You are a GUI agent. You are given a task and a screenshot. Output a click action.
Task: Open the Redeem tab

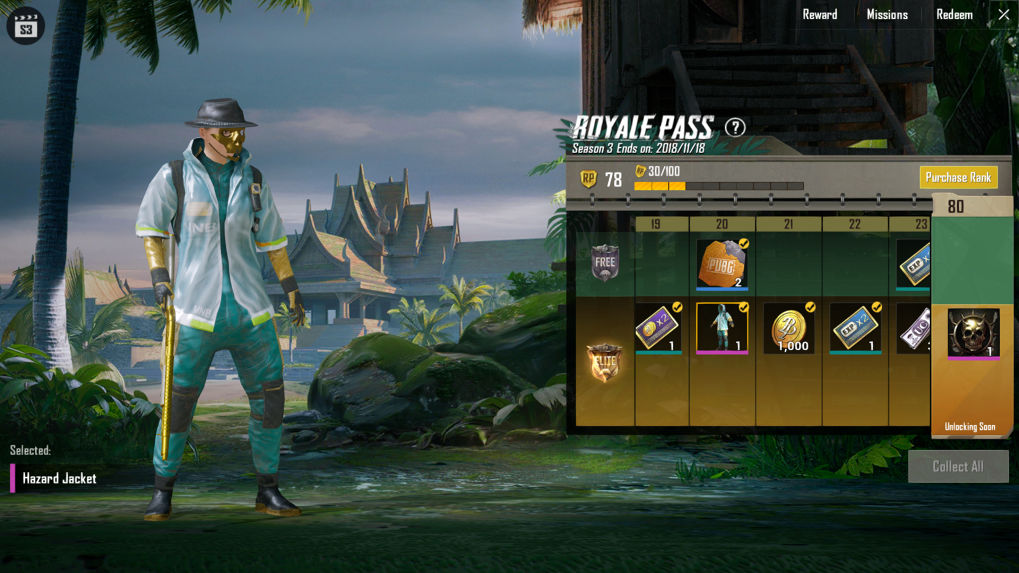point(954,15)
